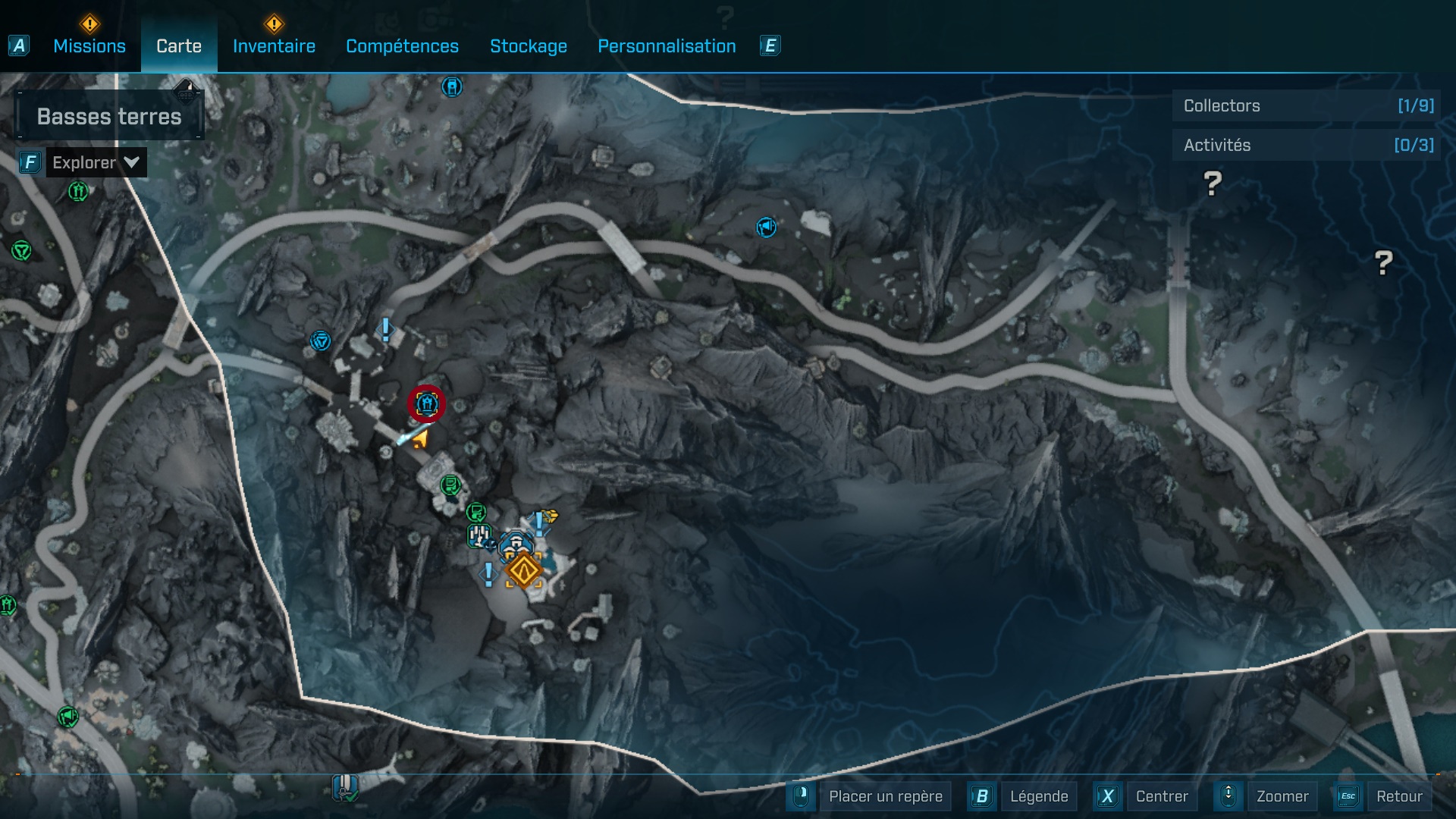1456x819 pixels.
Task: Open the Explorer dropdown
Action: tap(95, 162)
